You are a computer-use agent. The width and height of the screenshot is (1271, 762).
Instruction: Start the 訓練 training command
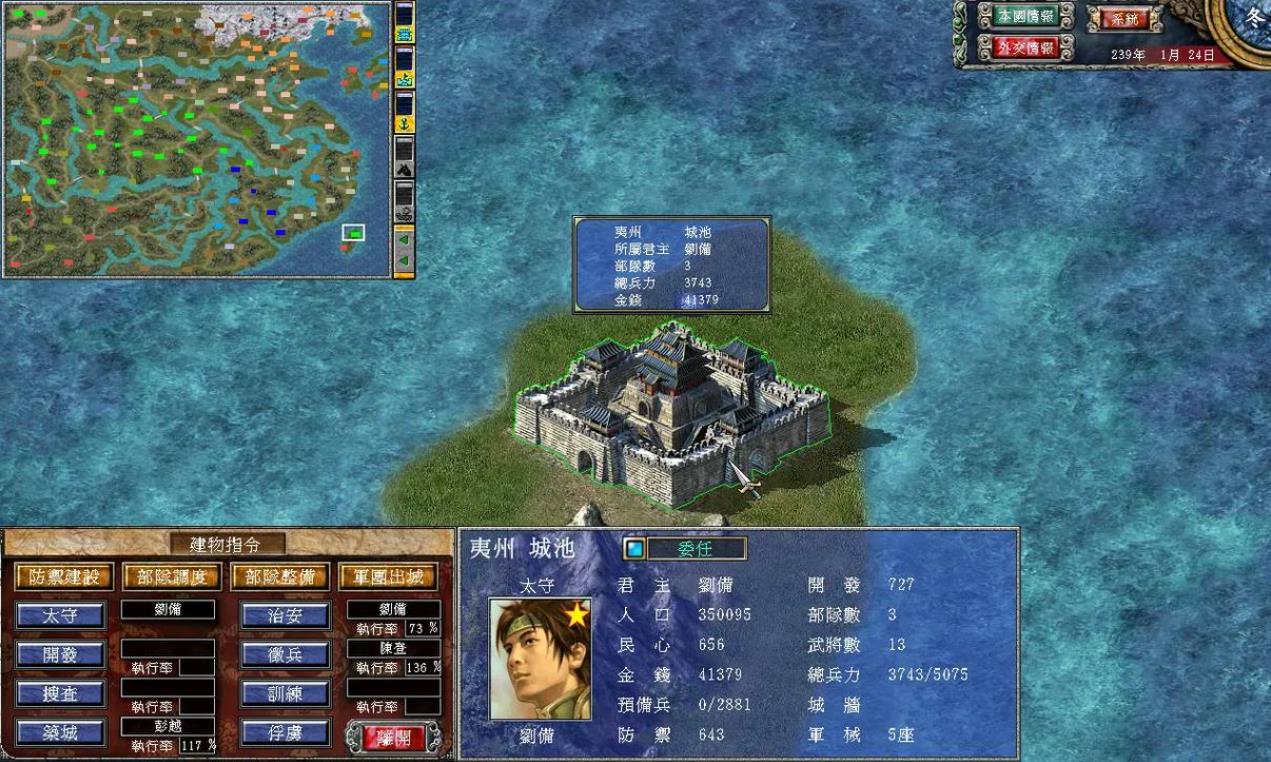(285, 694)
